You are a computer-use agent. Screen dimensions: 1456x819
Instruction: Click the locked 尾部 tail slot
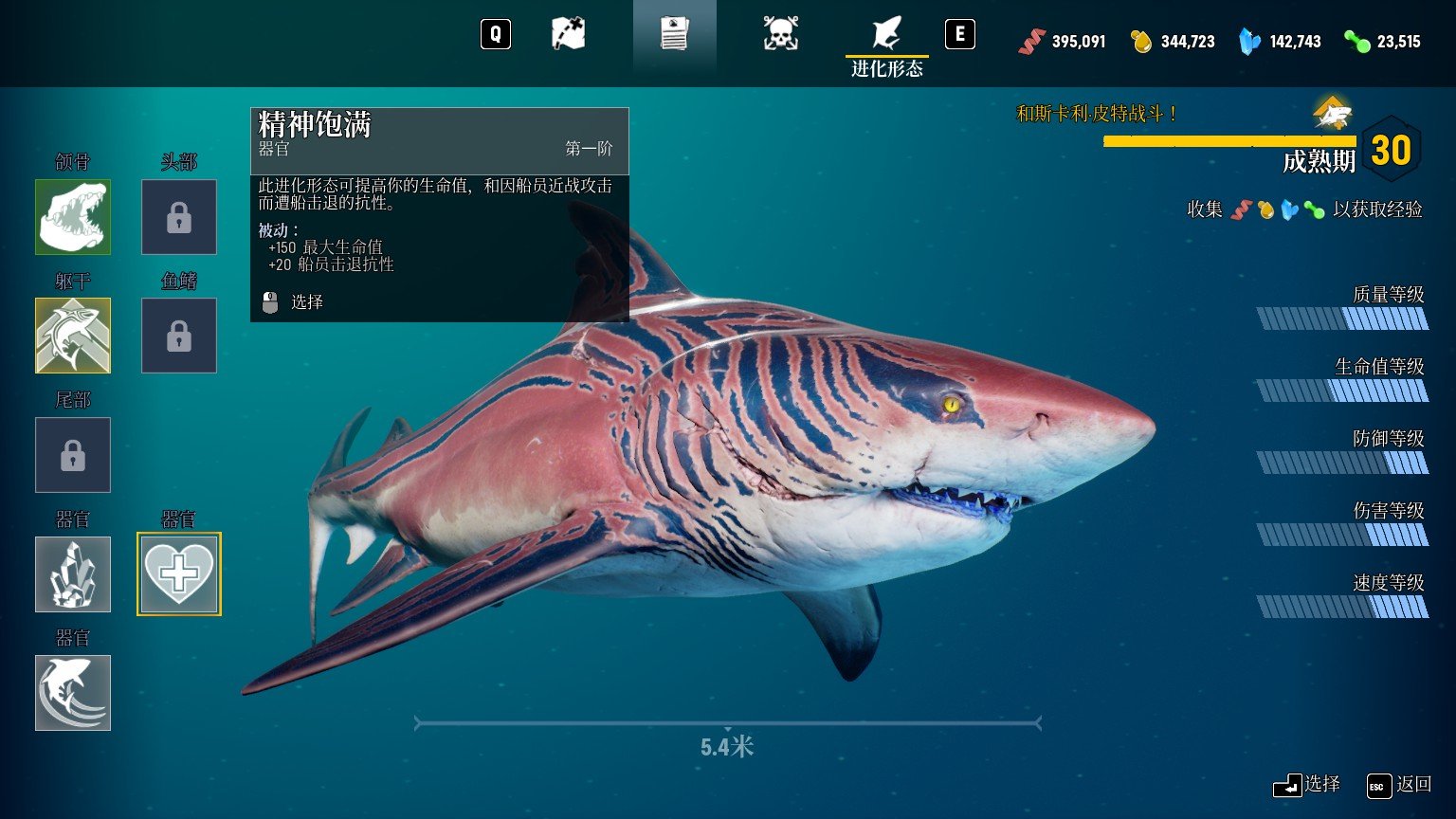73,455
